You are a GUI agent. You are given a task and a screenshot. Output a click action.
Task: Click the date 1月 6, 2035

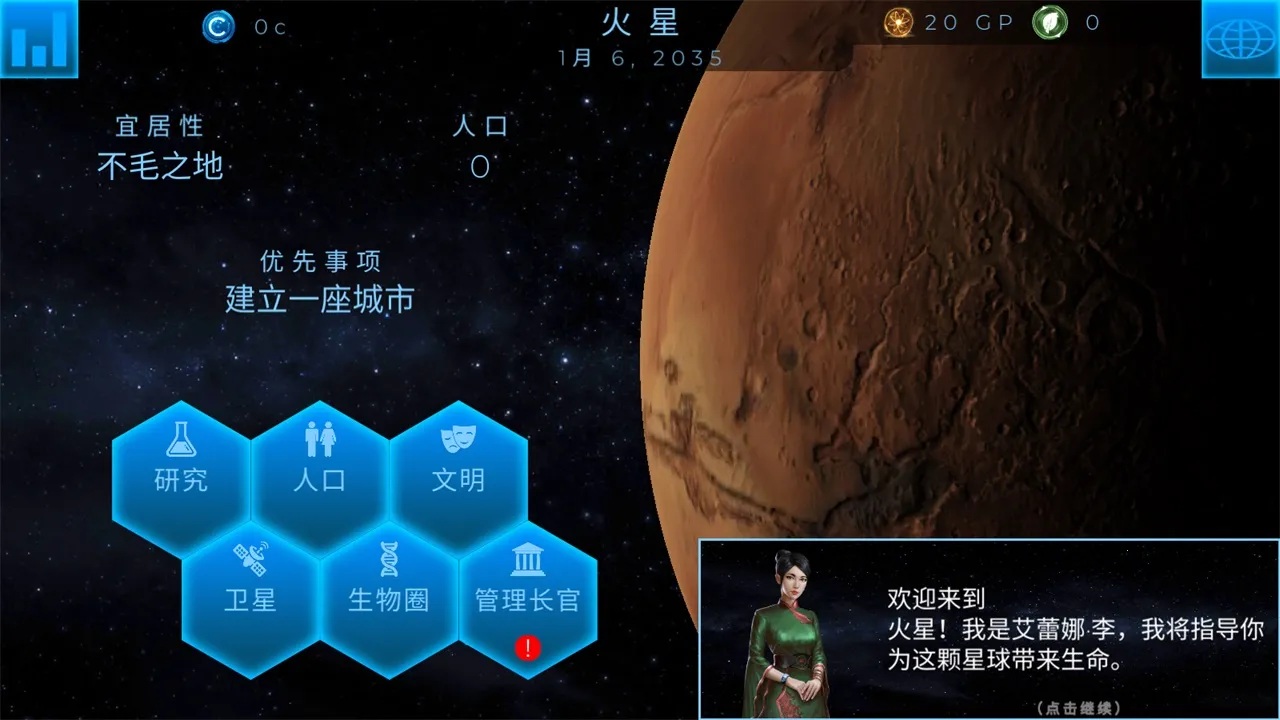641,58
